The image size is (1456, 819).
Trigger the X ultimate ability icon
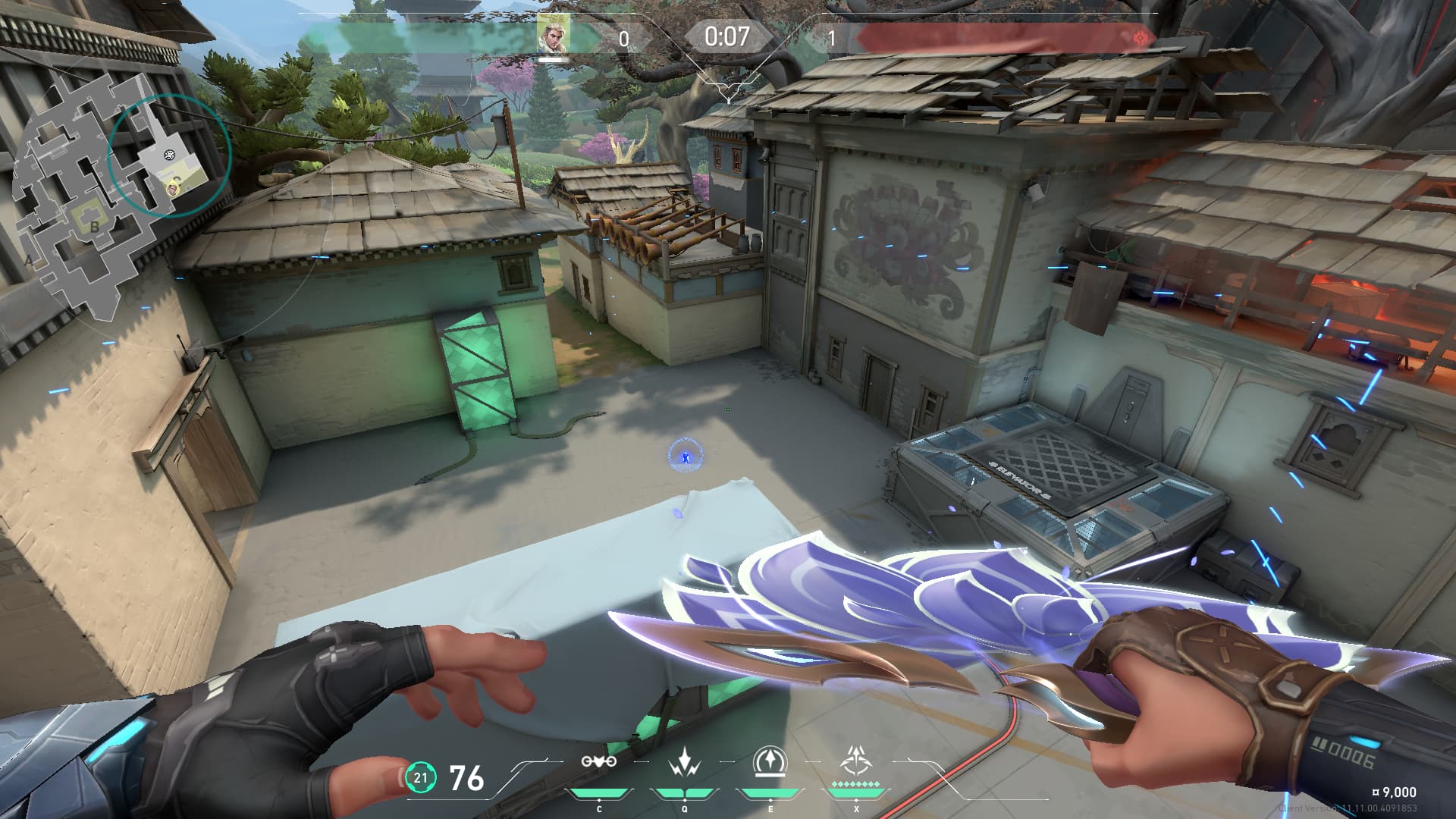point(856,760)
